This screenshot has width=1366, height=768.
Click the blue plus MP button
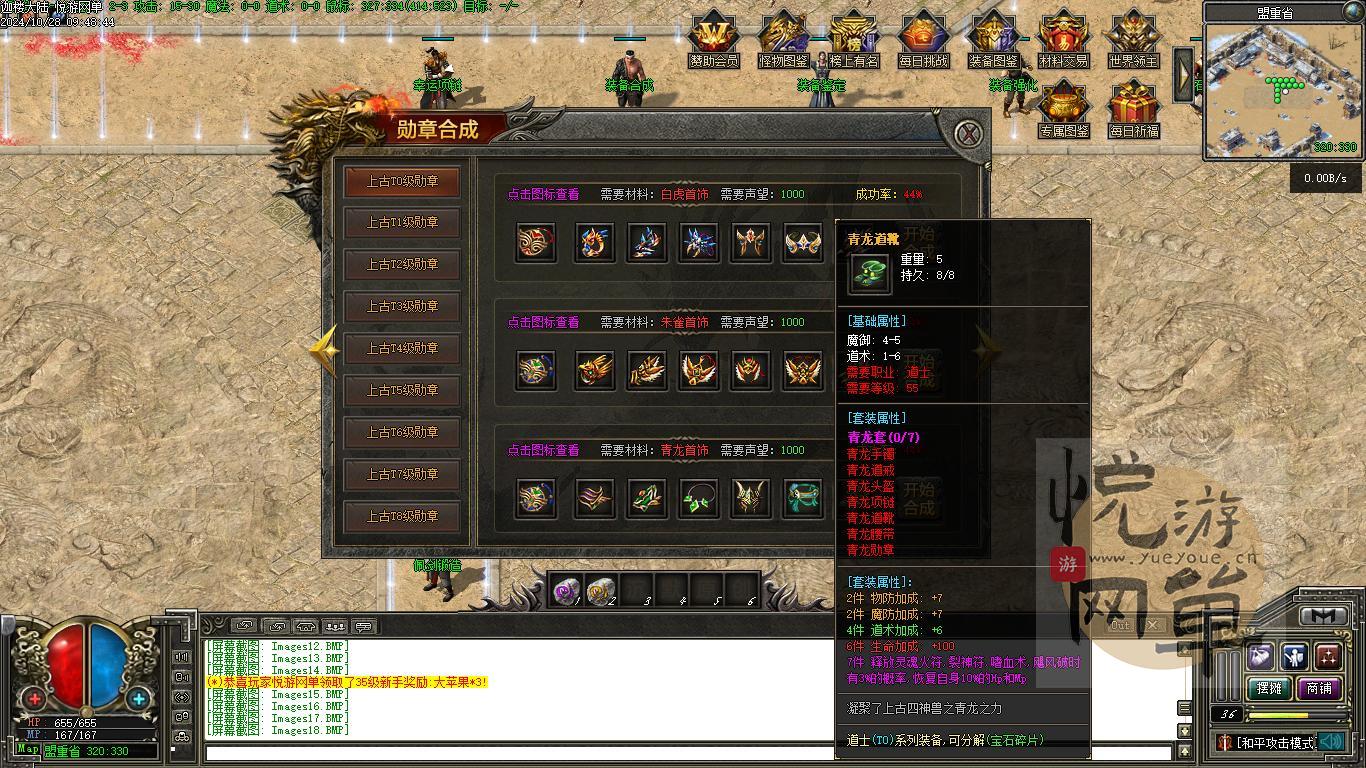138,699
